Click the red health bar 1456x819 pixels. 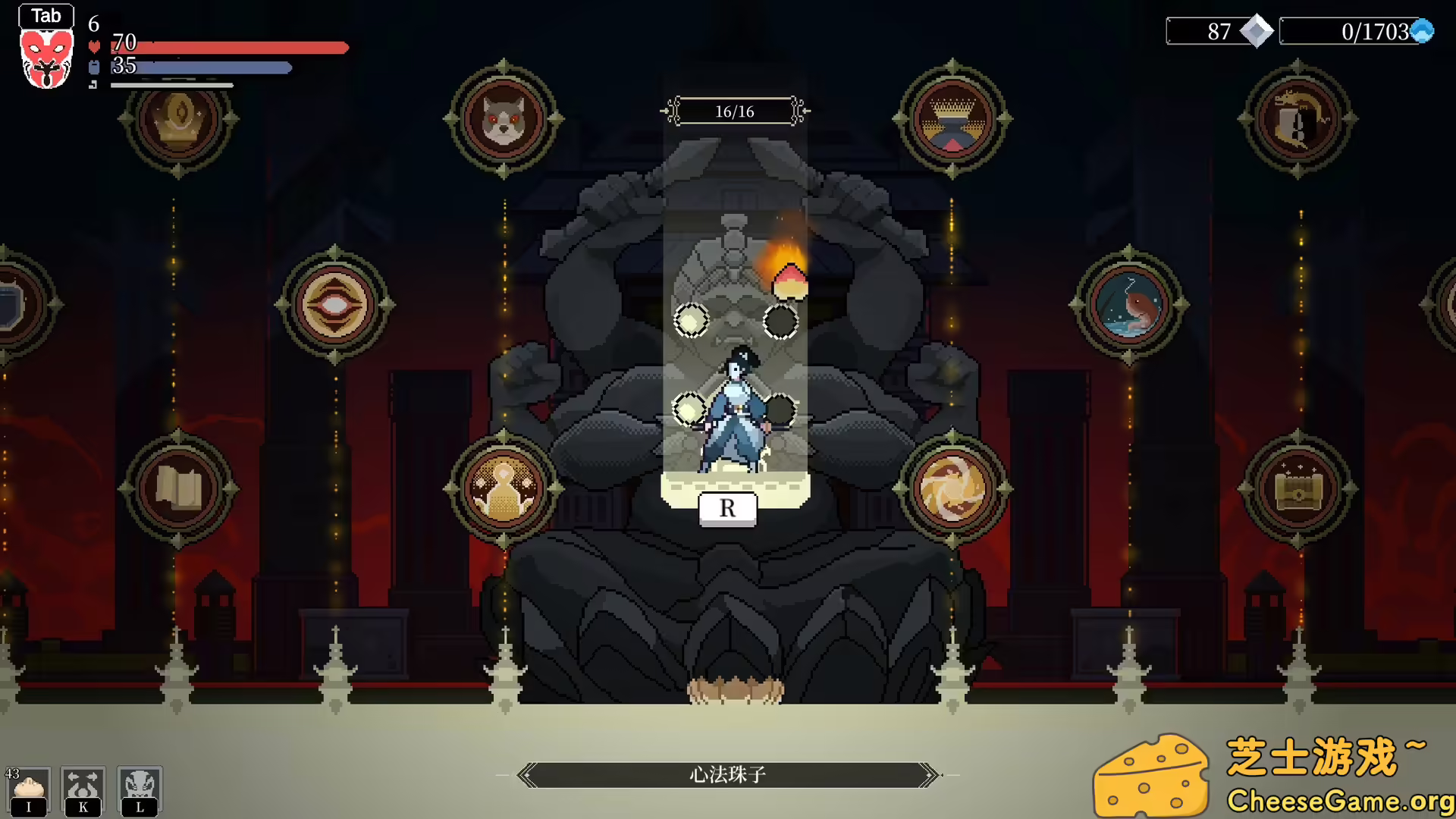pyautogui.click(x=227, y=48)
